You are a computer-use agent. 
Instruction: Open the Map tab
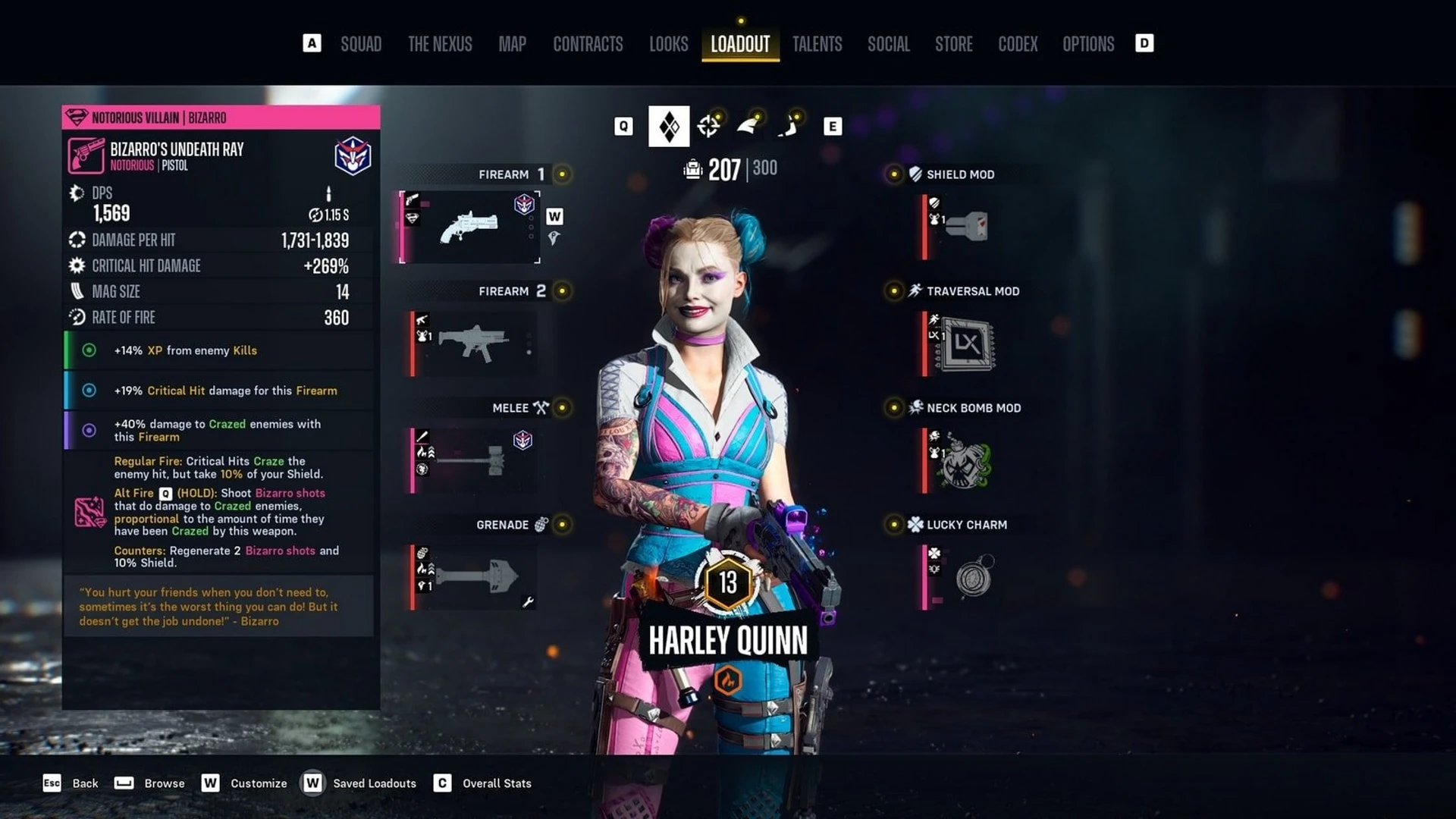(512, 44)
